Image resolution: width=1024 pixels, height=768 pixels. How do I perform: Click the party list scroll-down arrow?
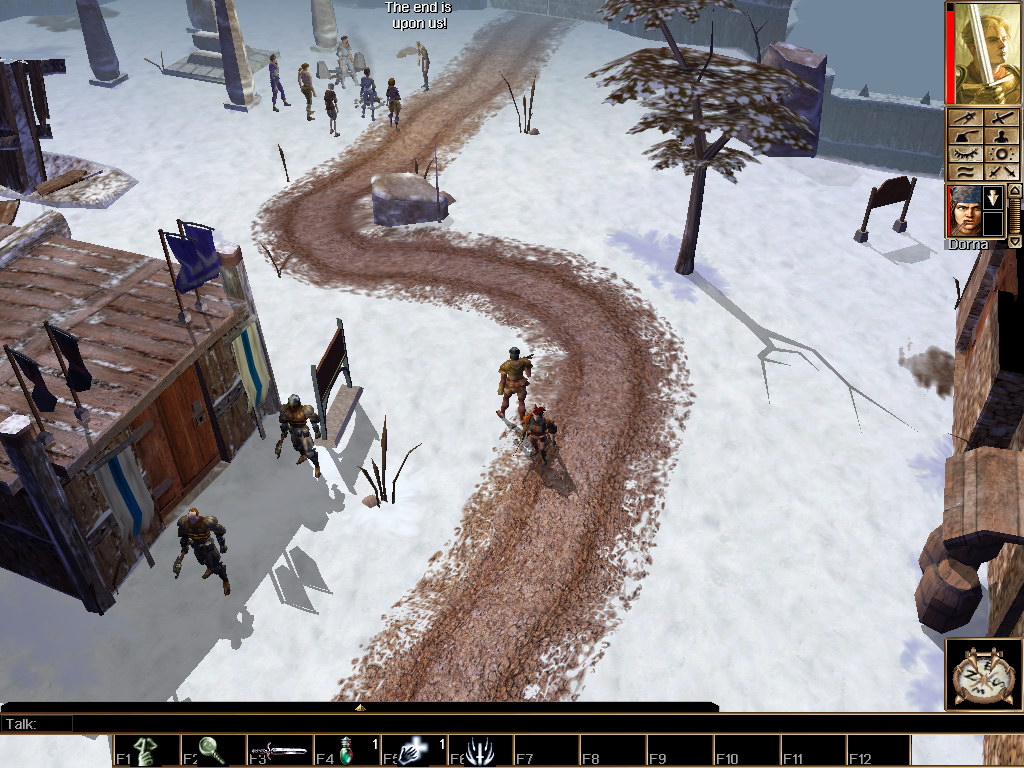click(x=1015, y=241)
